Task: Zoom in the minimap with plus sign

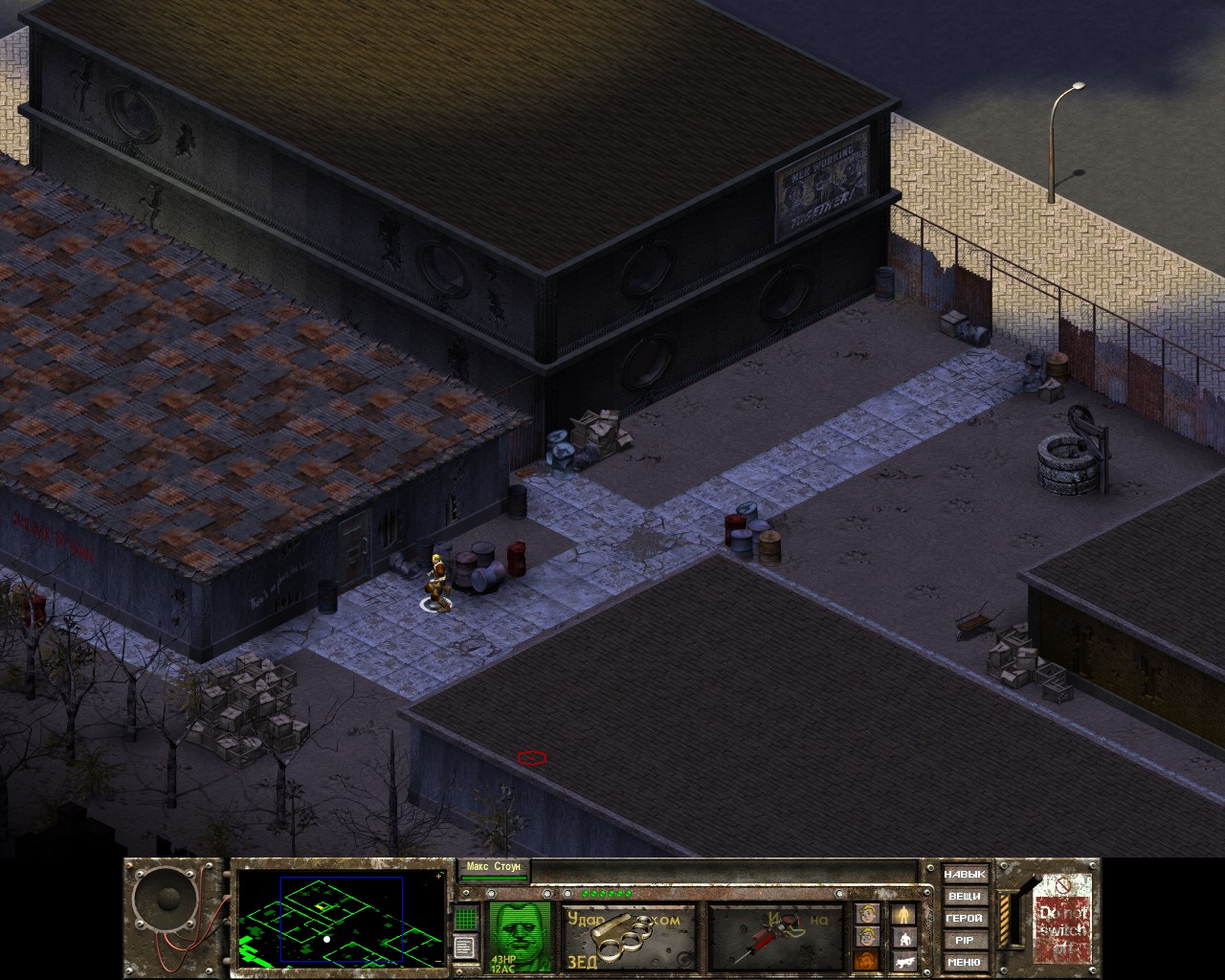Action: (439, 876)
